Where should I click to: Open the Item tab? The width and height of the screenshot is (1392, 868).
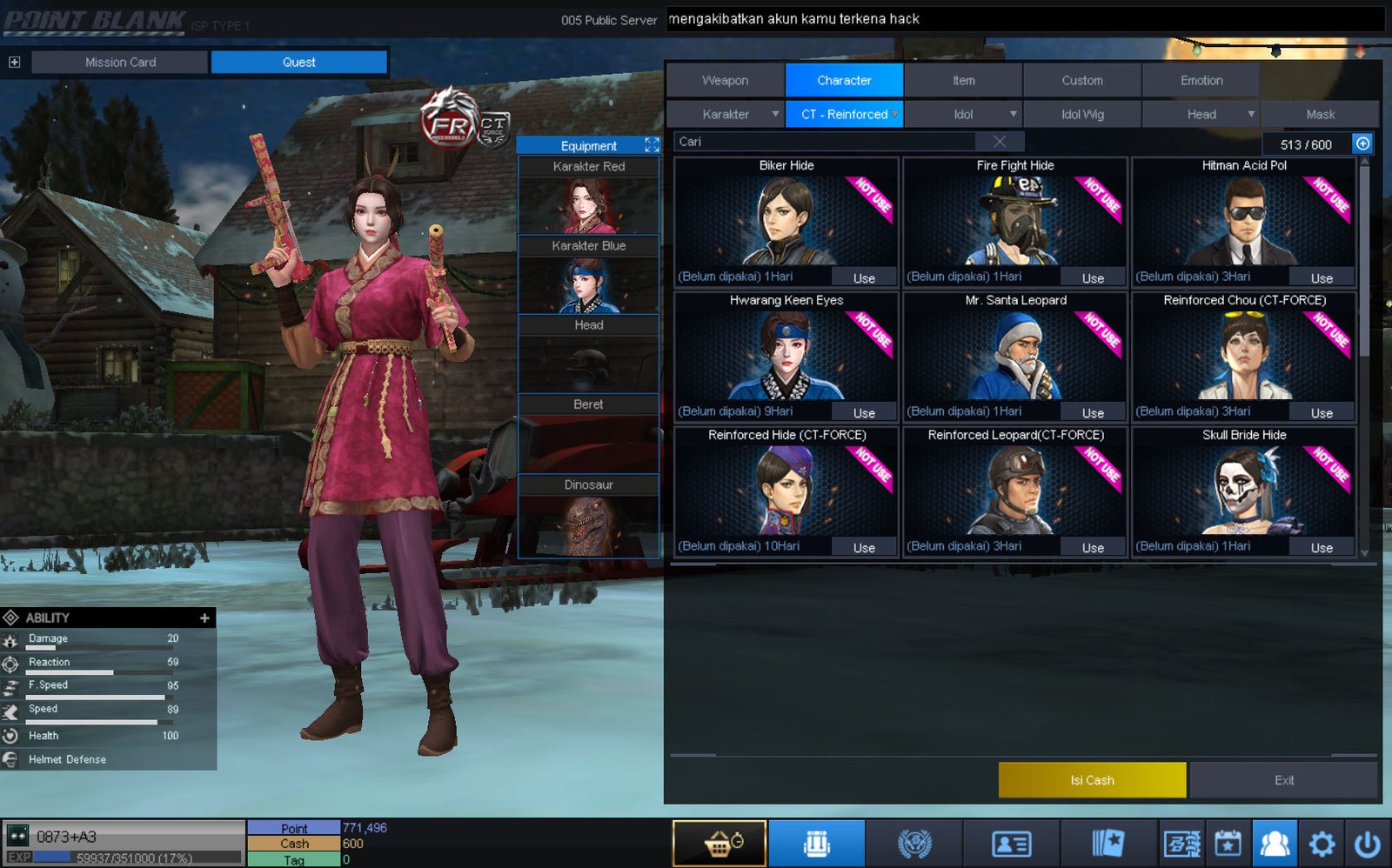coord(963,80)
